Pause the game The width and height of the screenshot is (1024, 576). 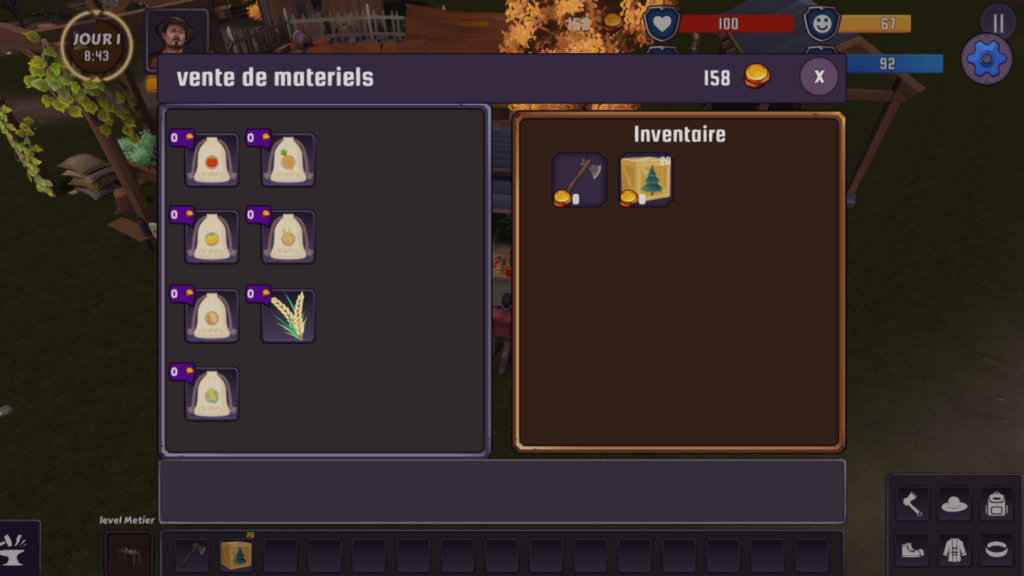pyautogui.click(x=998, y=22)
